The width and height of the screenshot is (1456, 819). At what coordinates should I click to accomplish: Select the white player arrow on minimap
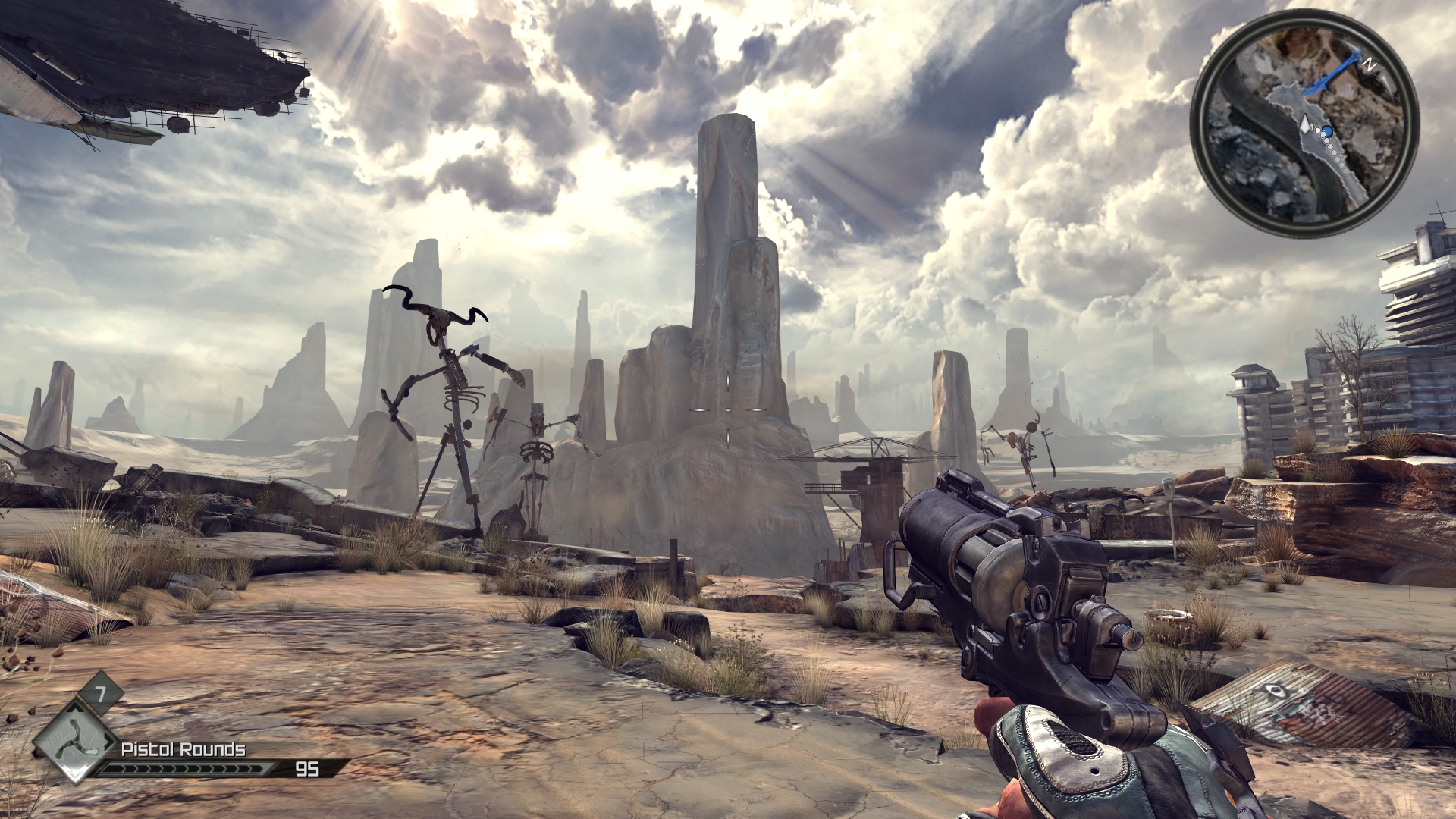(x=1305, y=124)
